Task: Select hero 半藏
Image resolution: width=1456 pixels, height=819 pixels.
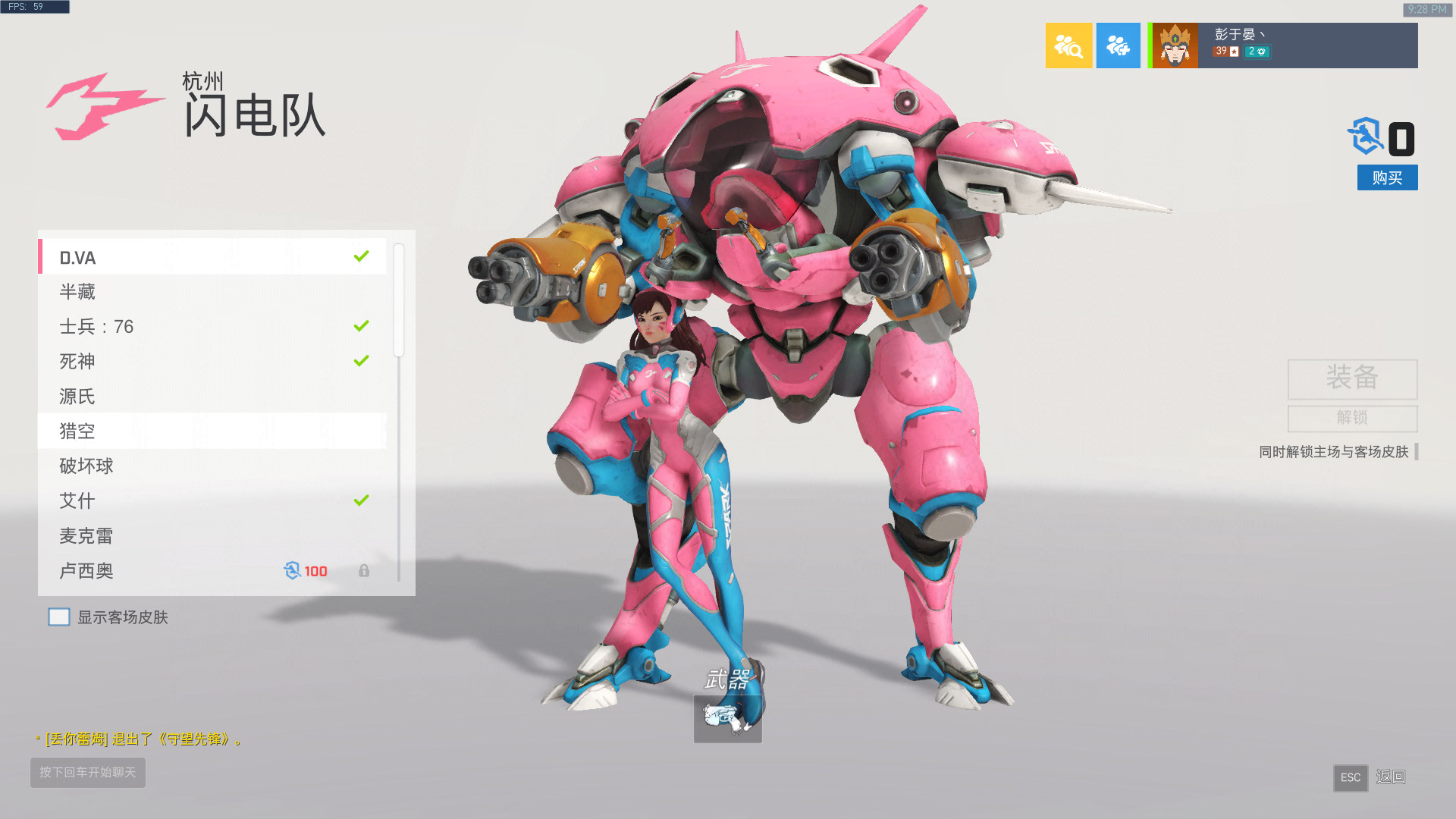Action: pyautogui.click(x=152, y=292)
